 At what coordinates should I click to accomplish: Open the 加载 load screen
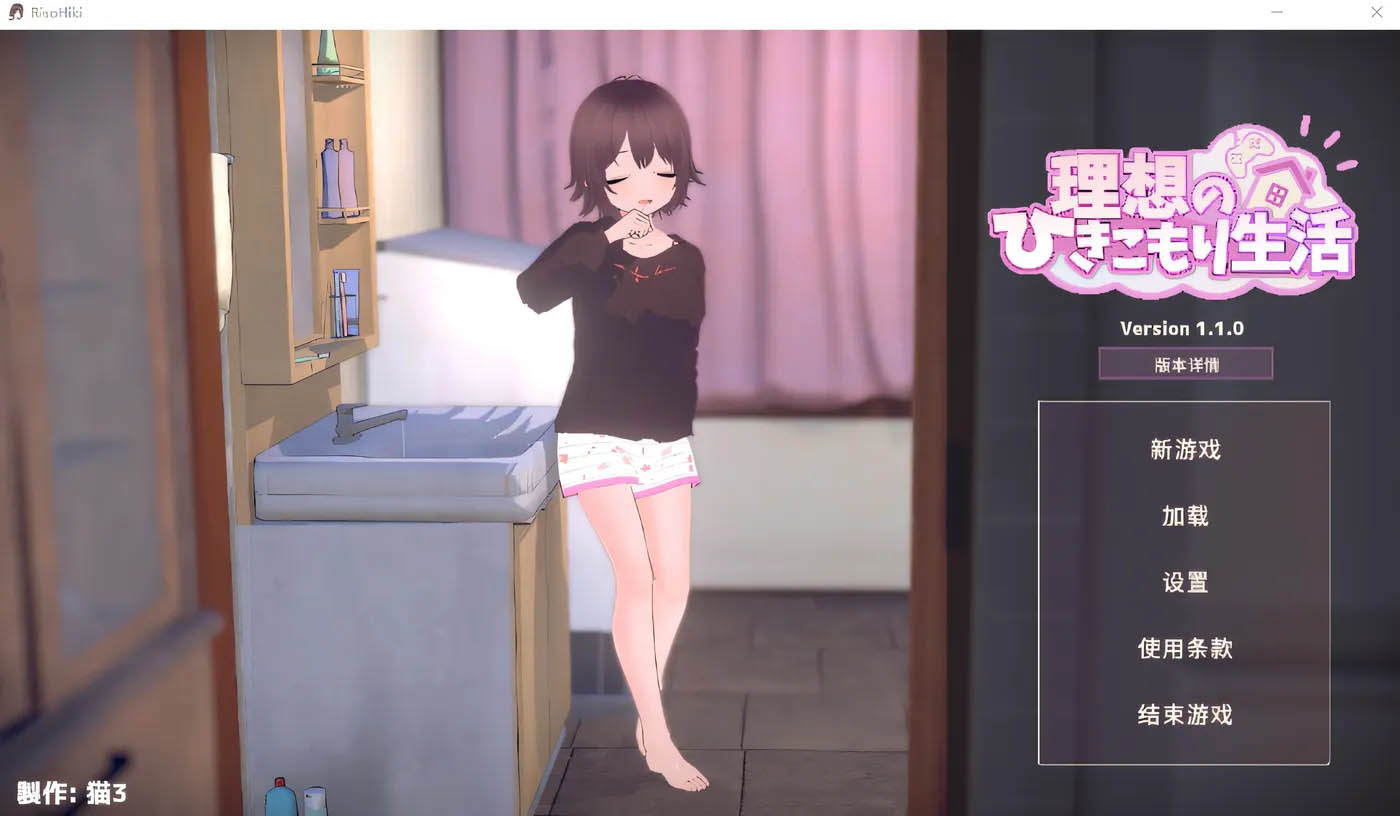click(1184, 516)
